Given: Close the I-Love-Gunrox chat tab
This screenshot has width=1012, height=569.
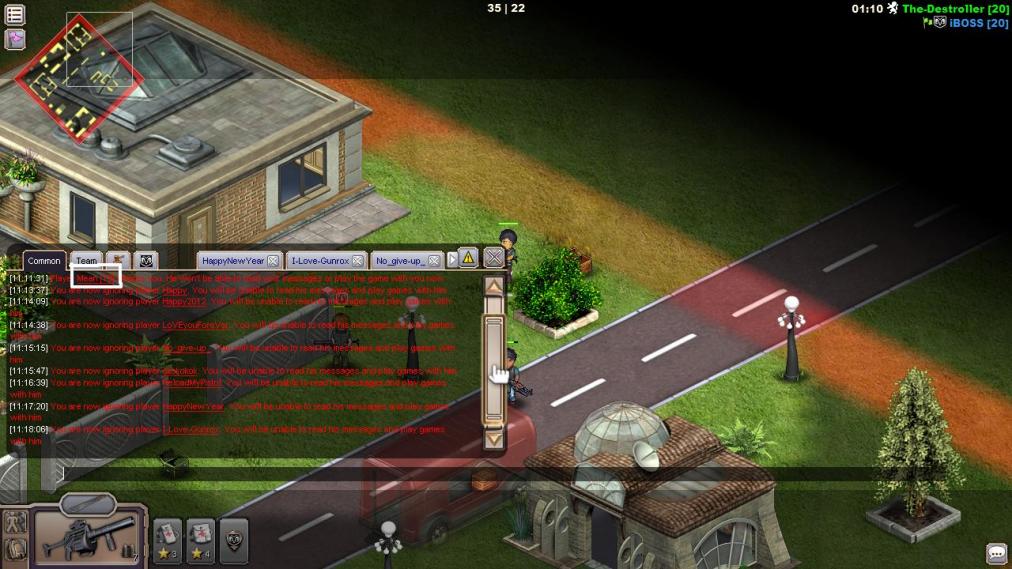Looking at the screenshot, I should click(x=358, y=261).
